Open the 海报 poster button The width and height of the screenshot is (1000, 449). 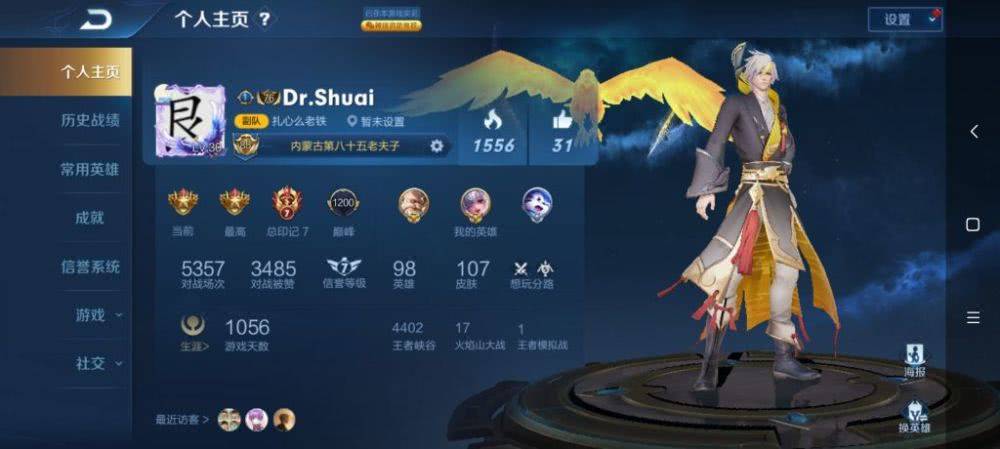tap(914, 358)
